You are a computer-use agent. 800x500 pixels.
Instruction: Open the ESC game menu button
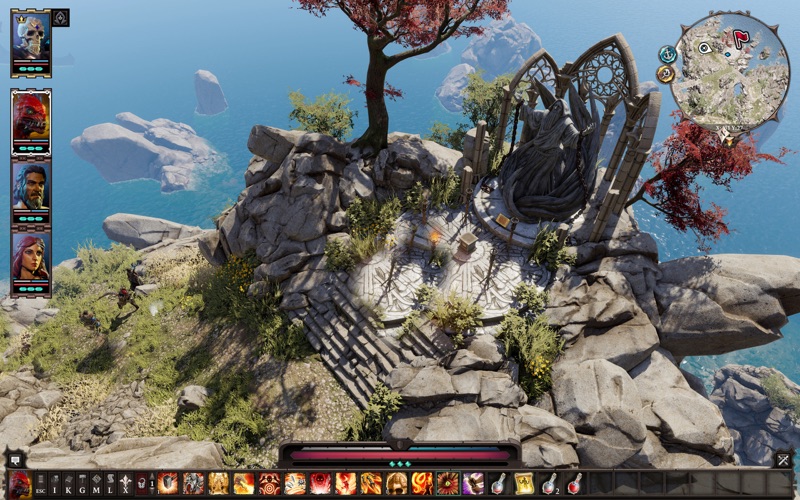click(x=41, y=484)
